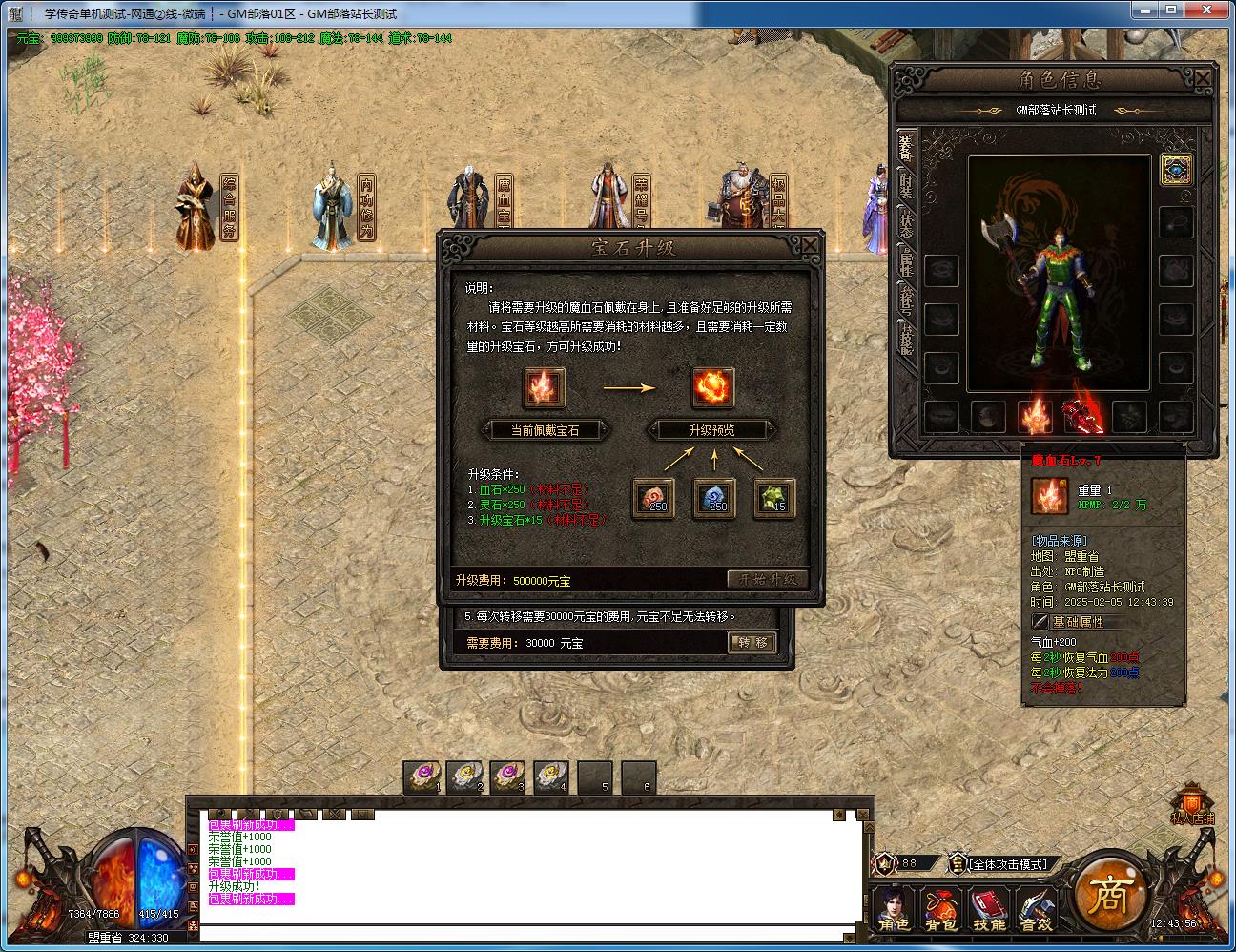Select the currently worn gem icon
Screen dimensions: 1236x952
click(544, 387)
